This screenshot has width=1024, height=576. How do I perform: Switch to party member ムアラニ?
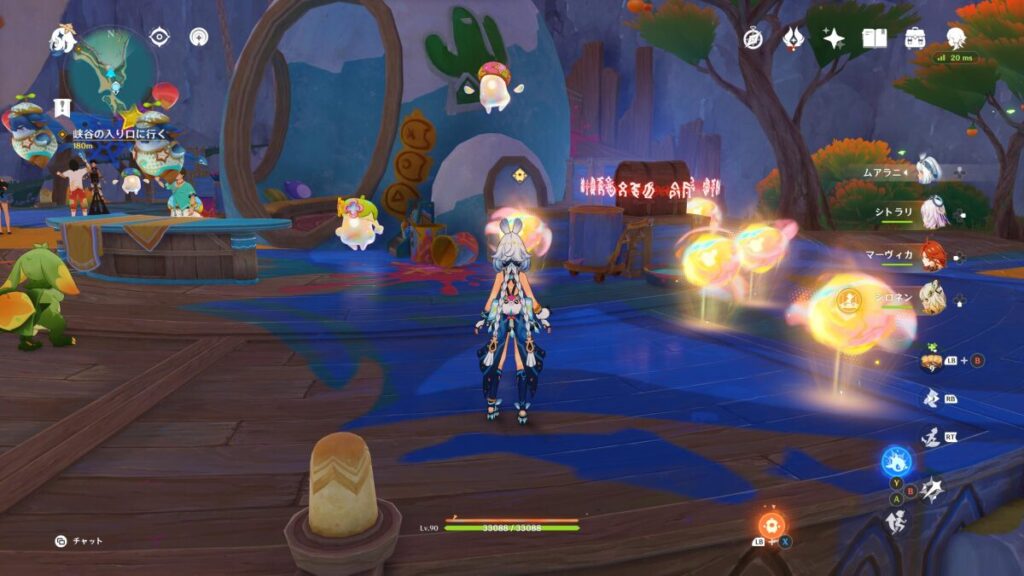click(x=931, y=171)
